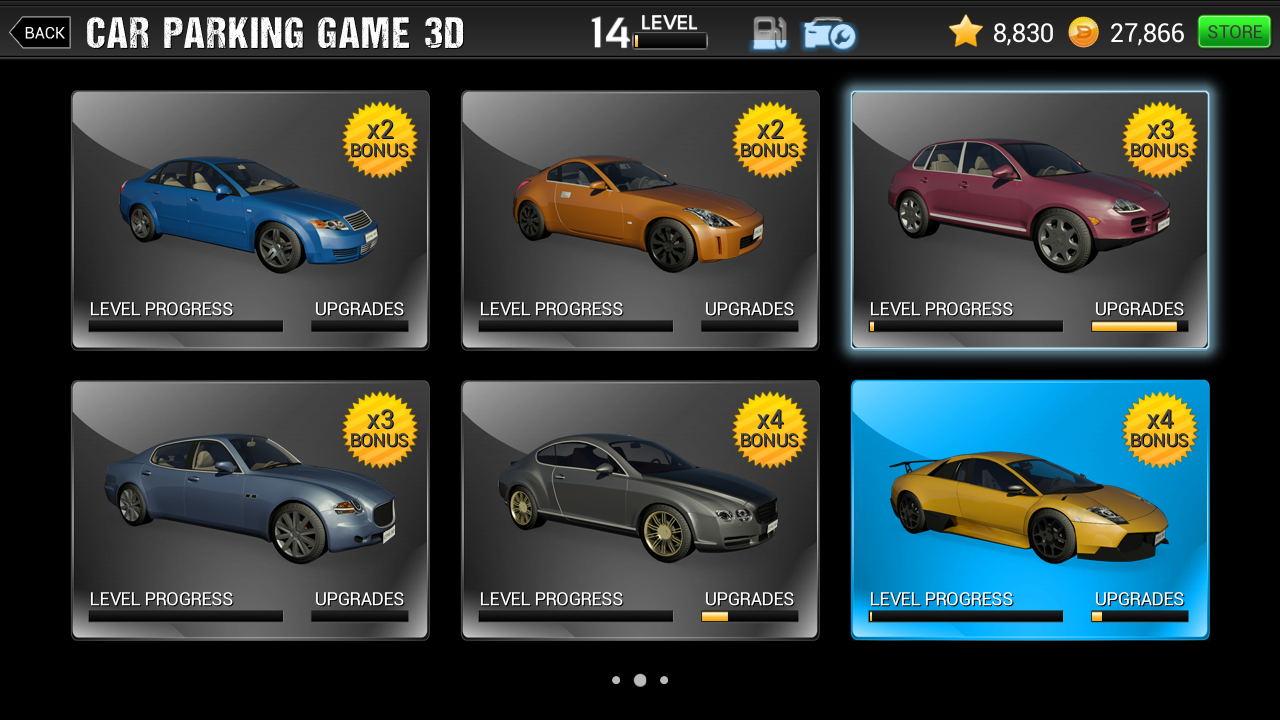Open the car repair wrench icon

(x=828, y=34)
